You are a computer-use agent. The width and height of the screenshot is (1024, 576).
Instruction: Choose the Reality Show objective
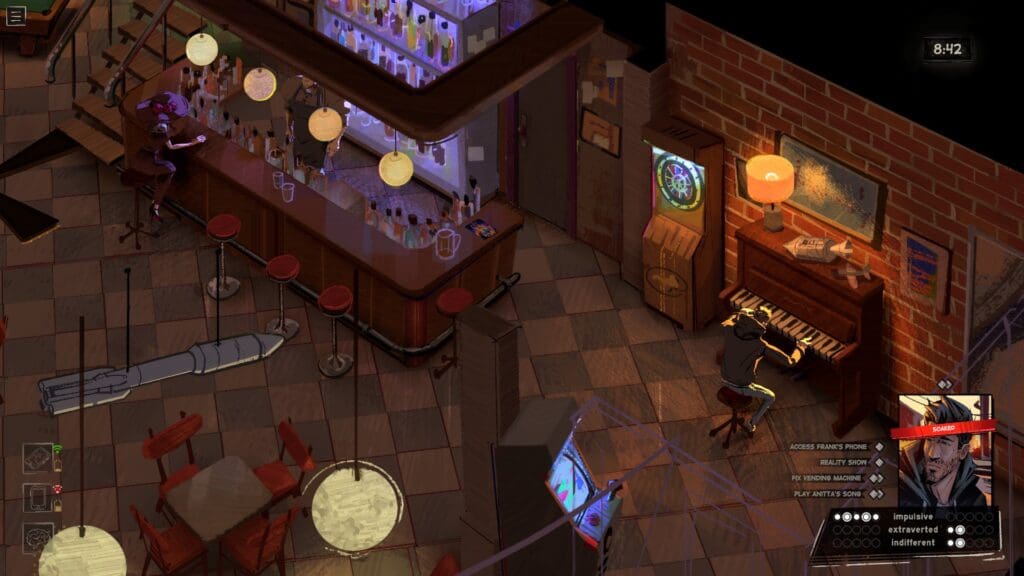click(x=844, y=463)
